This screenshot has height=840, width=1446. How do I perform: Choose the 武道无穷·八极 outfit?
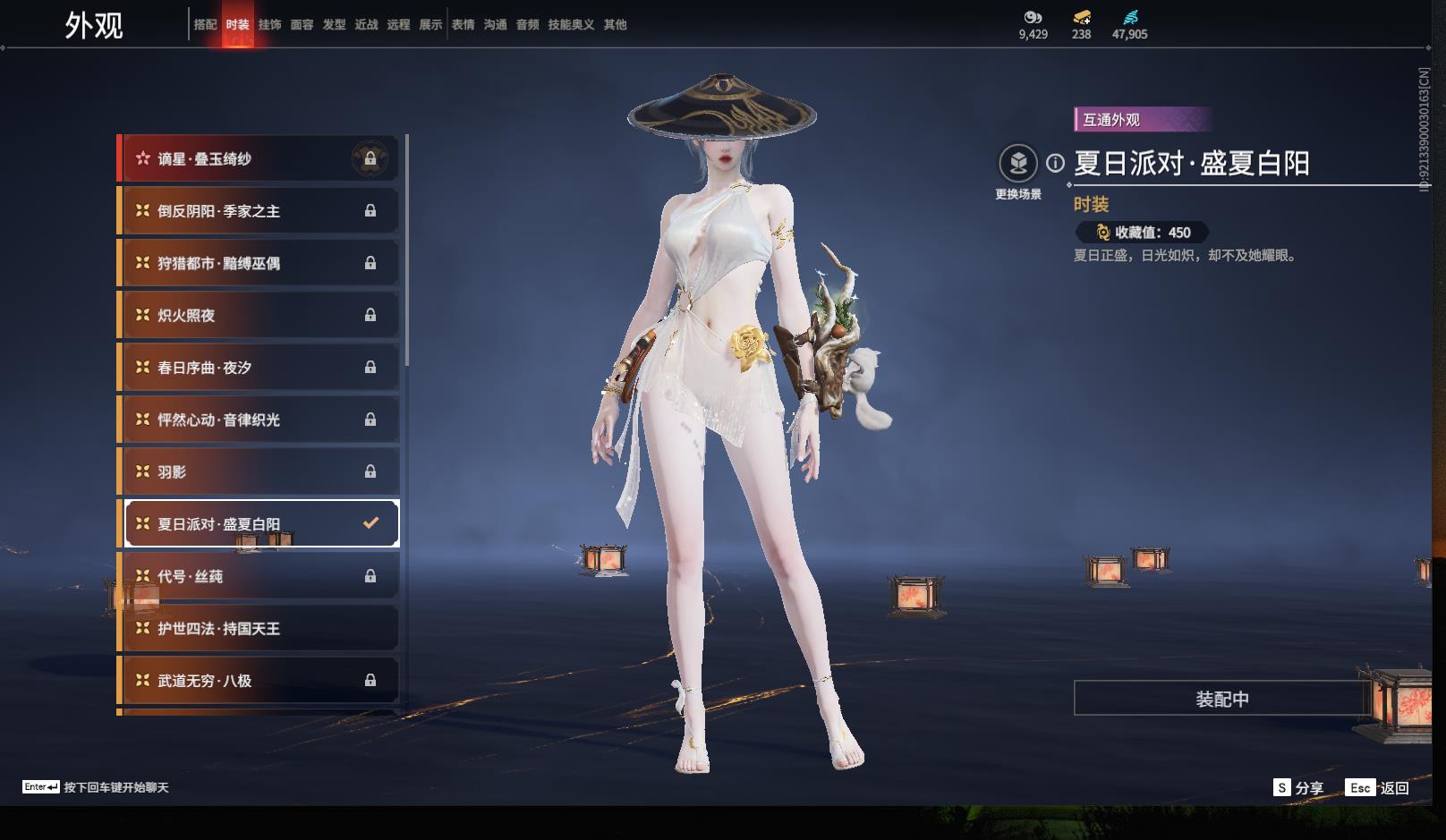[259, 681]
